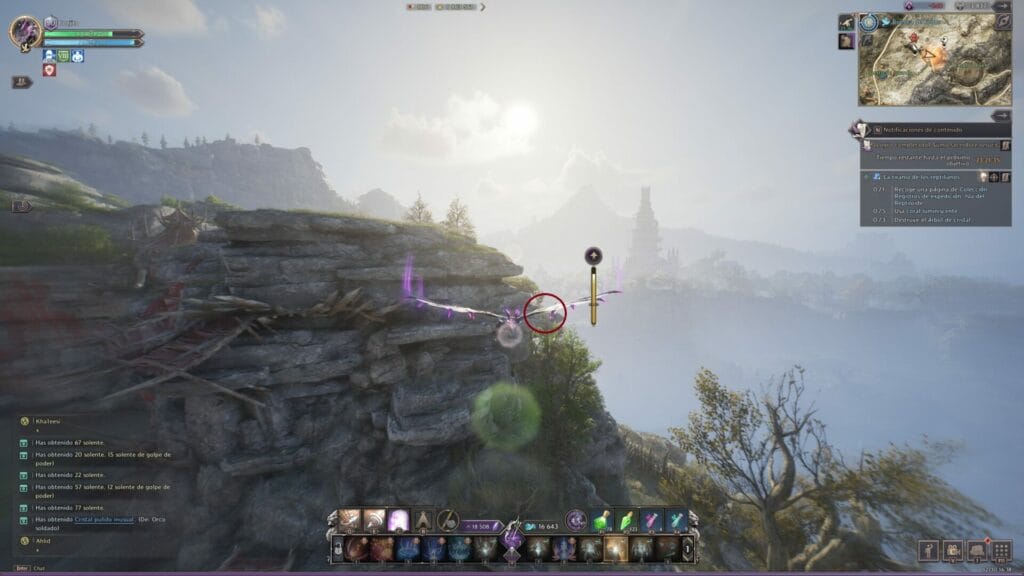
Task: Click the compass button at minimap's top-right corner
Action: click(x=1003, y=21)
